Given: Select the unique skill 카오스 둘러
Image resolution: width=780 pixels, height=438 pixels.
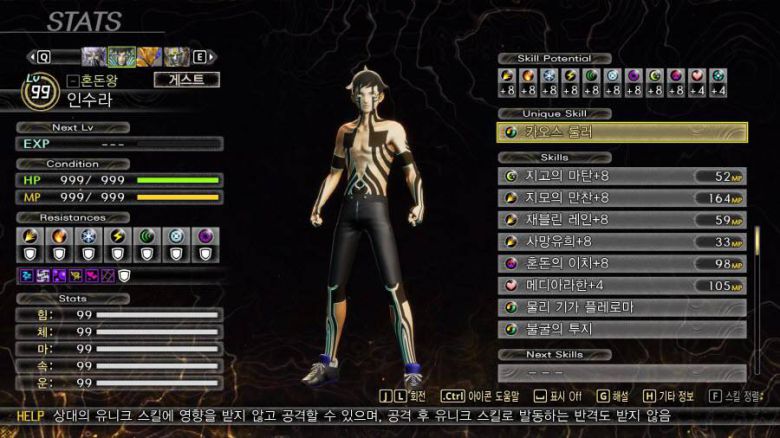Looking at the screenshot, I should (x=622, y=132).
